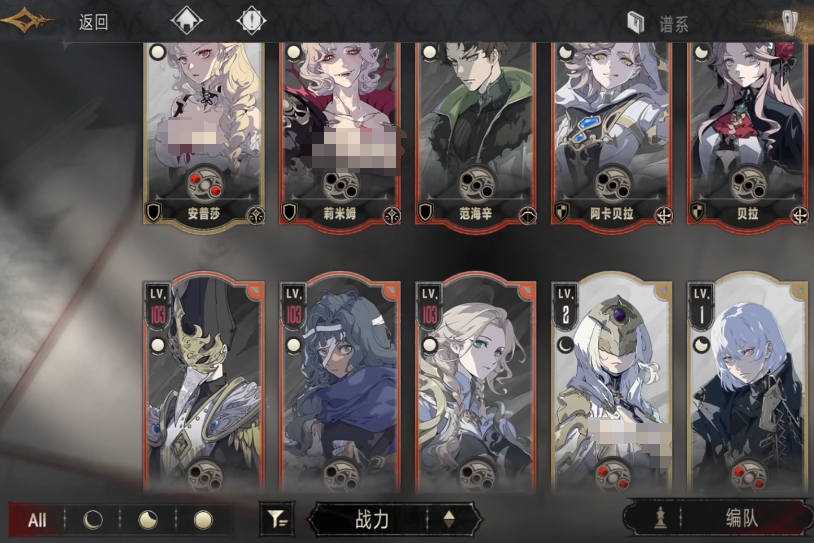Open the home screen icon
Viewport: 814px width, 543px height.
click(187, 21)
